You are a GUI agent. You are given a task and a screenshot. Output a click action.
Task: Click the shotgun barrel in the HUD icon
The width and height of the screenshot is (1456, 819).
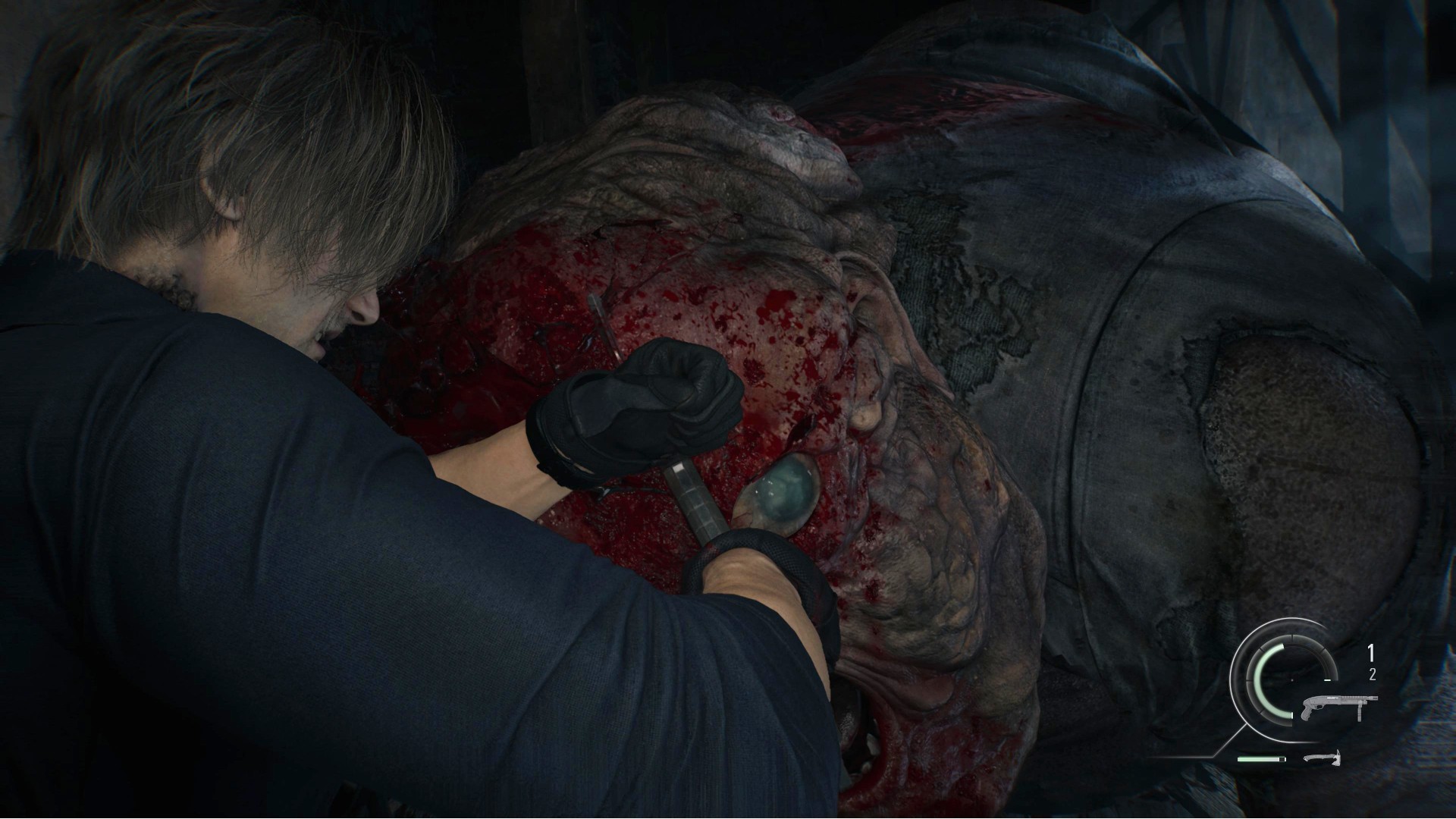pos(1367,698)
